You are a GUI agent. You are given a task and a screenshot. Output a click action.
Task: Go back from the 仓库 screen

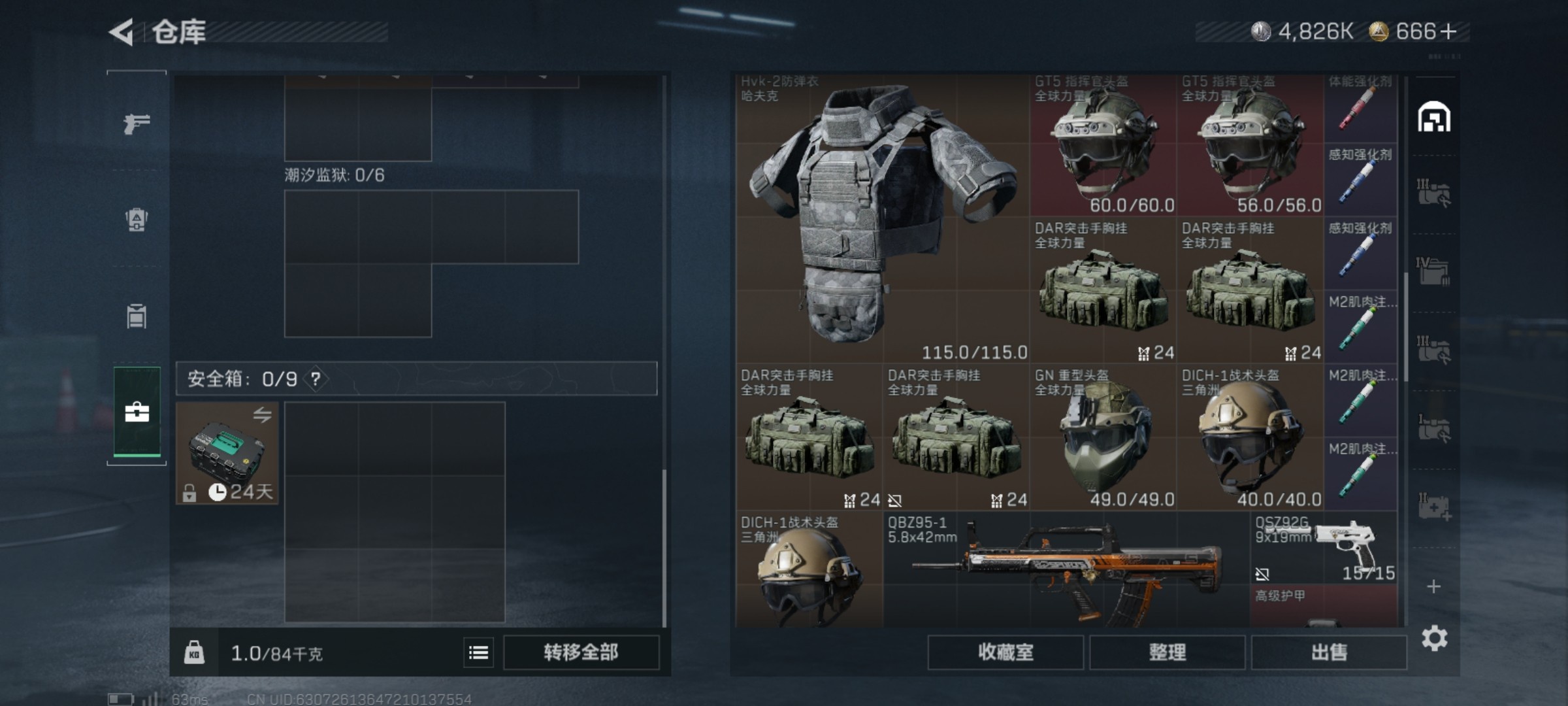pyautogui.click(x=122, y=32)
